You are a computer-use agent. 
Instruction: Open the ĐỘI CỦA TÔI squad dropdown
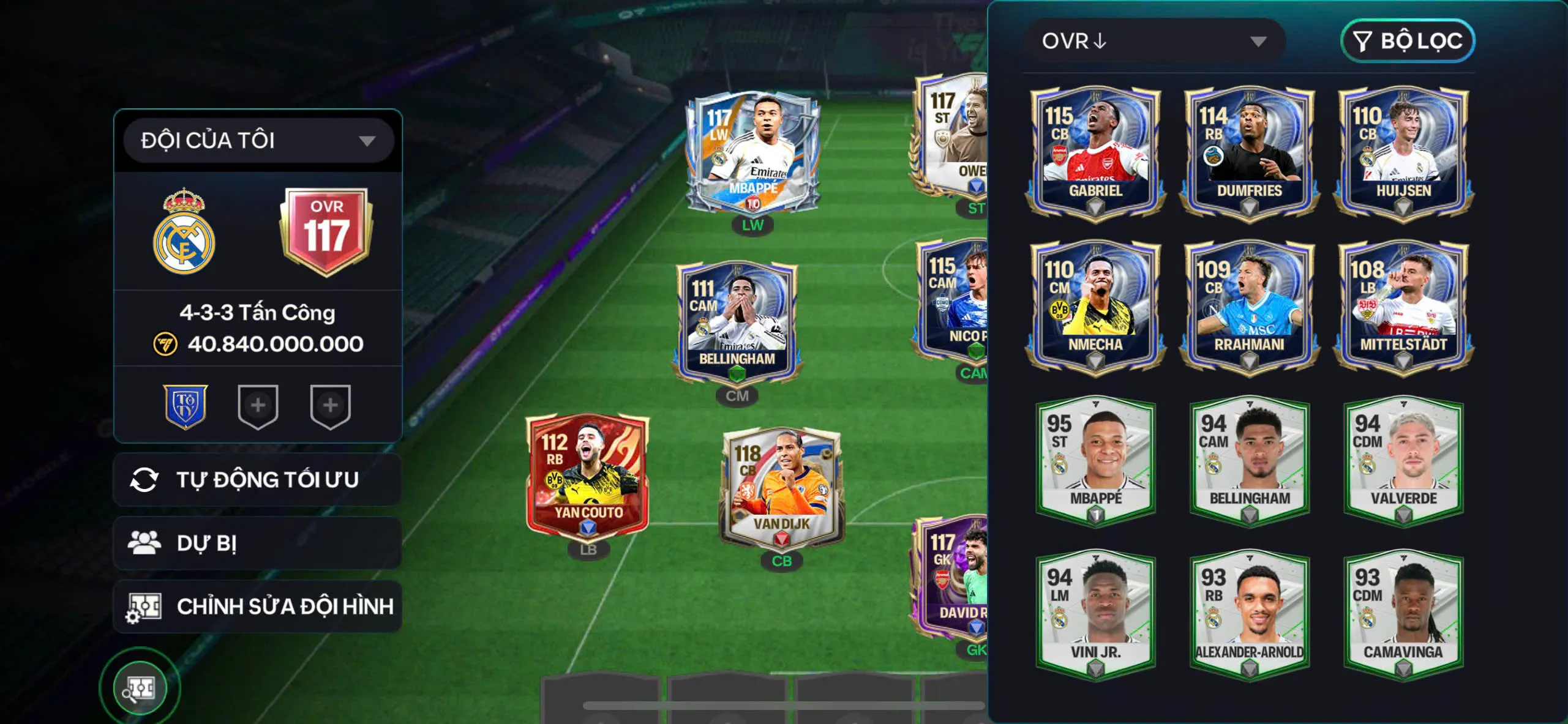[x=258, y=141]
